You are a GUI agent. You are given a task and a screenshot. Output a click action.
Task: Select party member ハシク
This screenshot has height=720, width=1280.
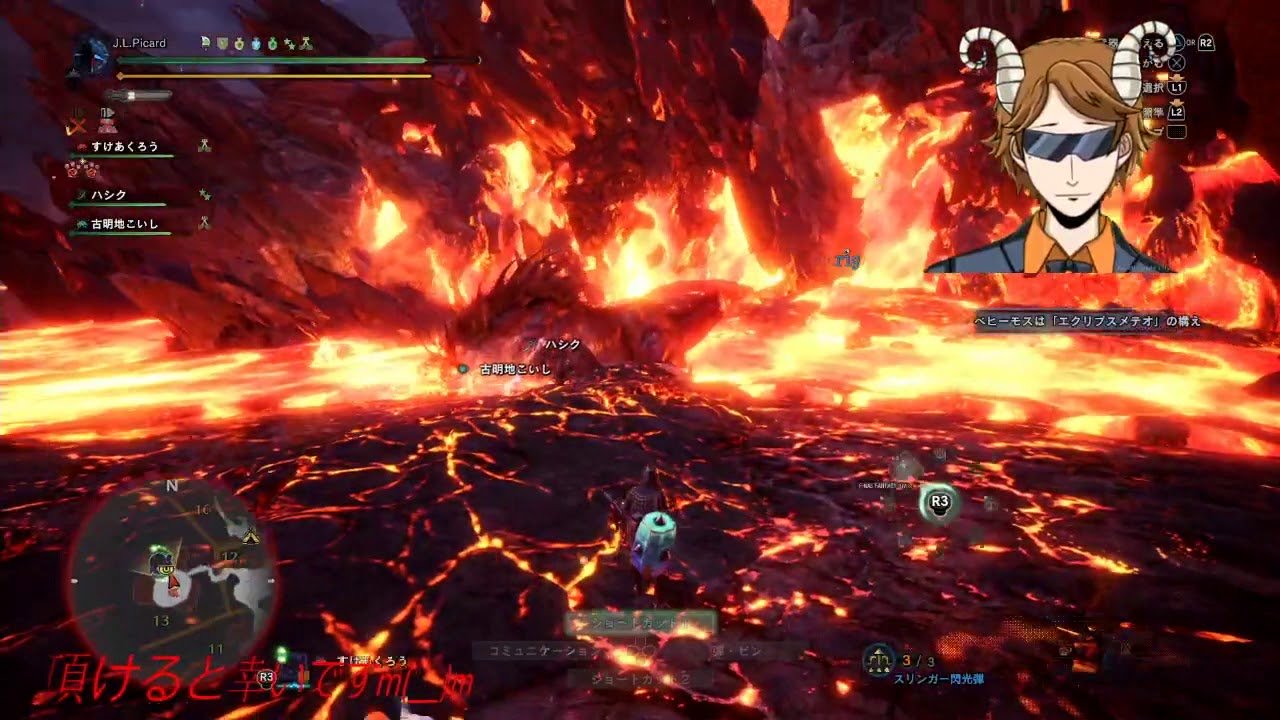click(x=108, y=195)
